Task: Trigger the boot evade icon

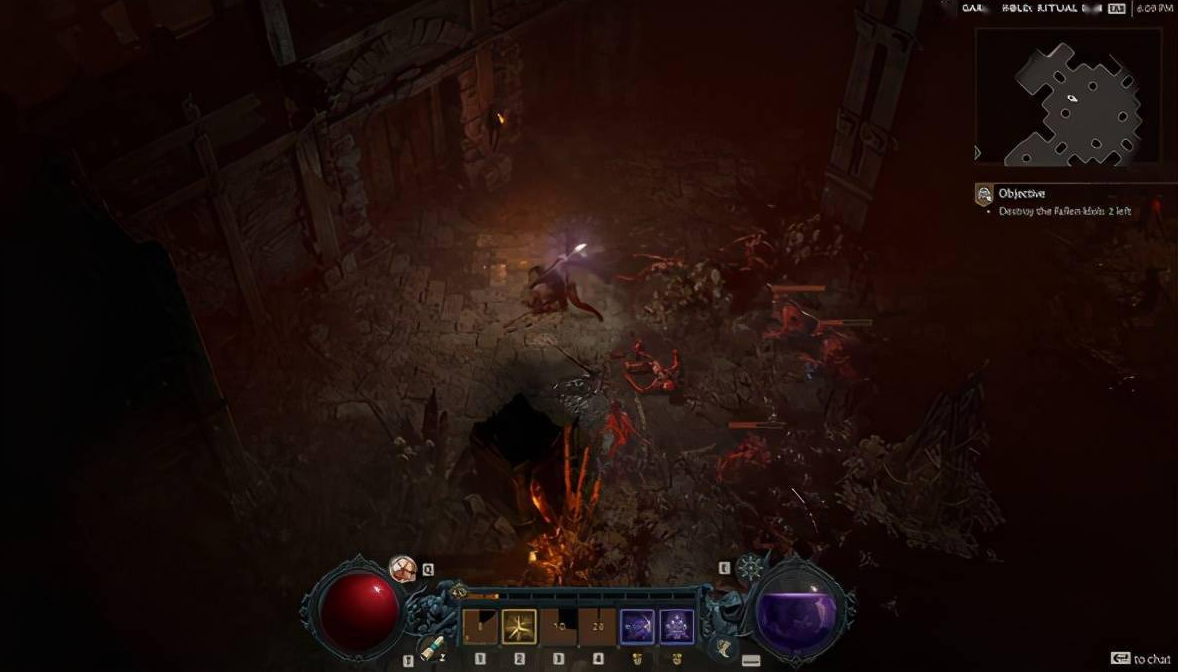Action: coord(723,648)
